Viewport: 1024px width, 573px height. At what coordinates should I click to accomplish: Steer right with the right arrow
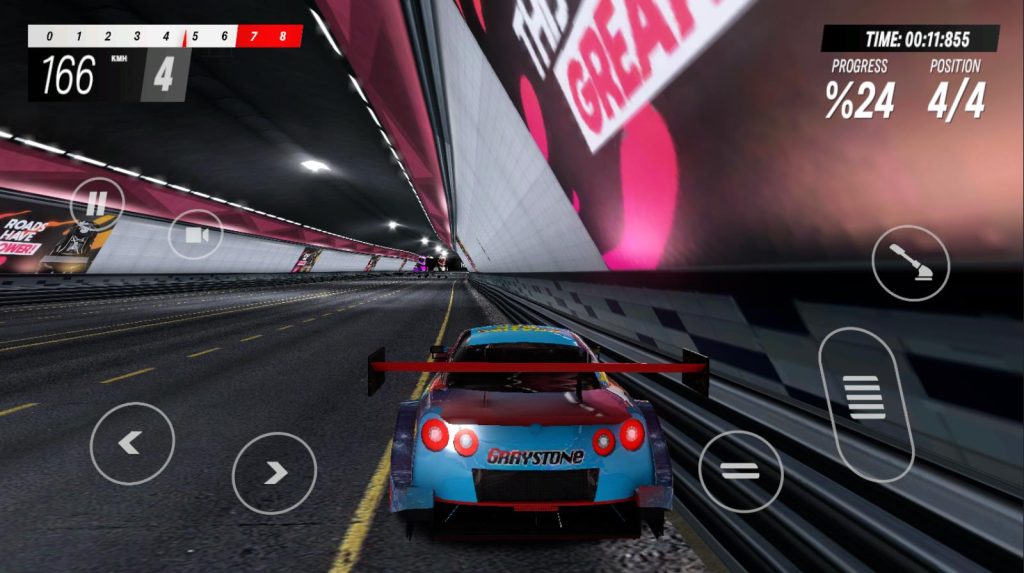(x=274, y=473)
